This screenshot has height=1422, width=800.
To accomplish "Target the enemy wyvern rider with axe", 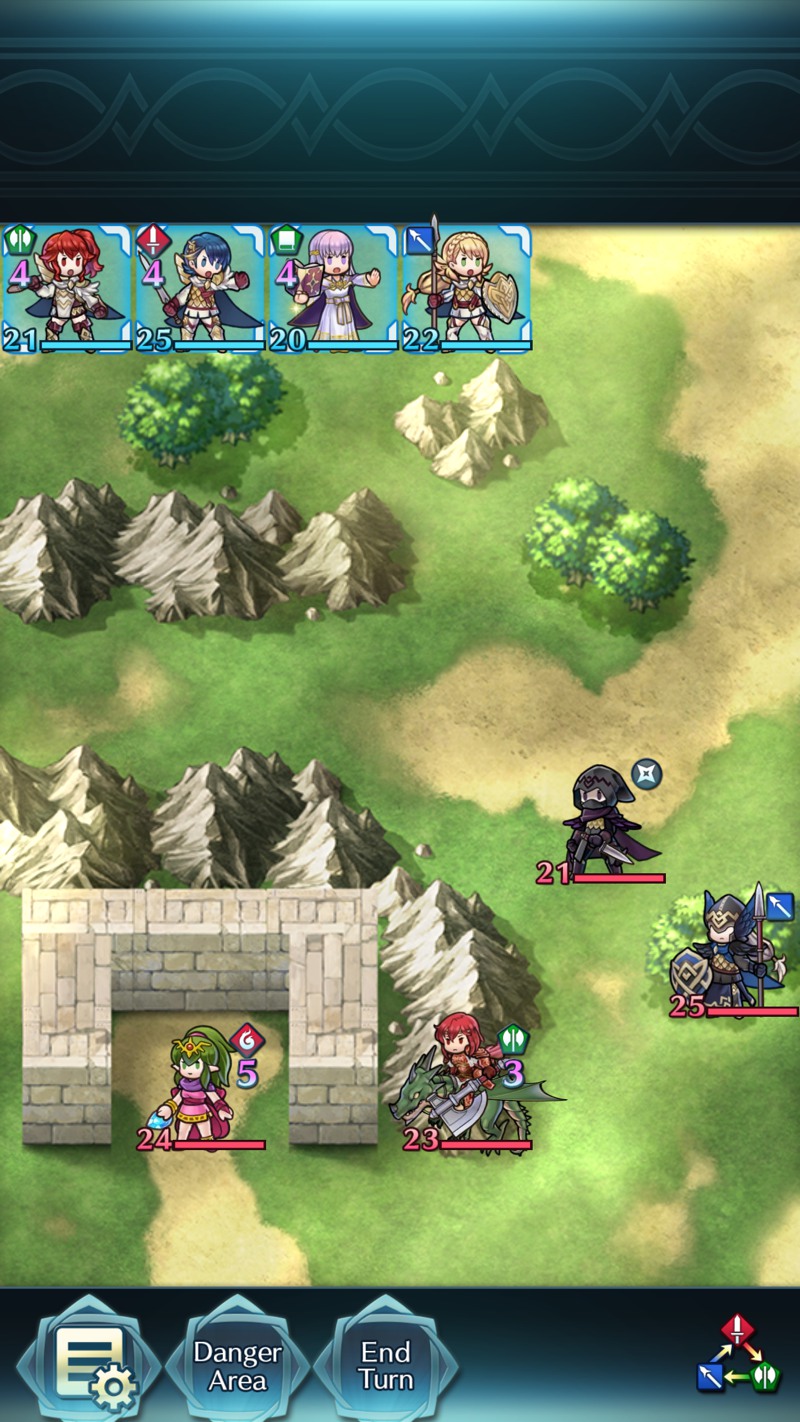I will 466,1090.
